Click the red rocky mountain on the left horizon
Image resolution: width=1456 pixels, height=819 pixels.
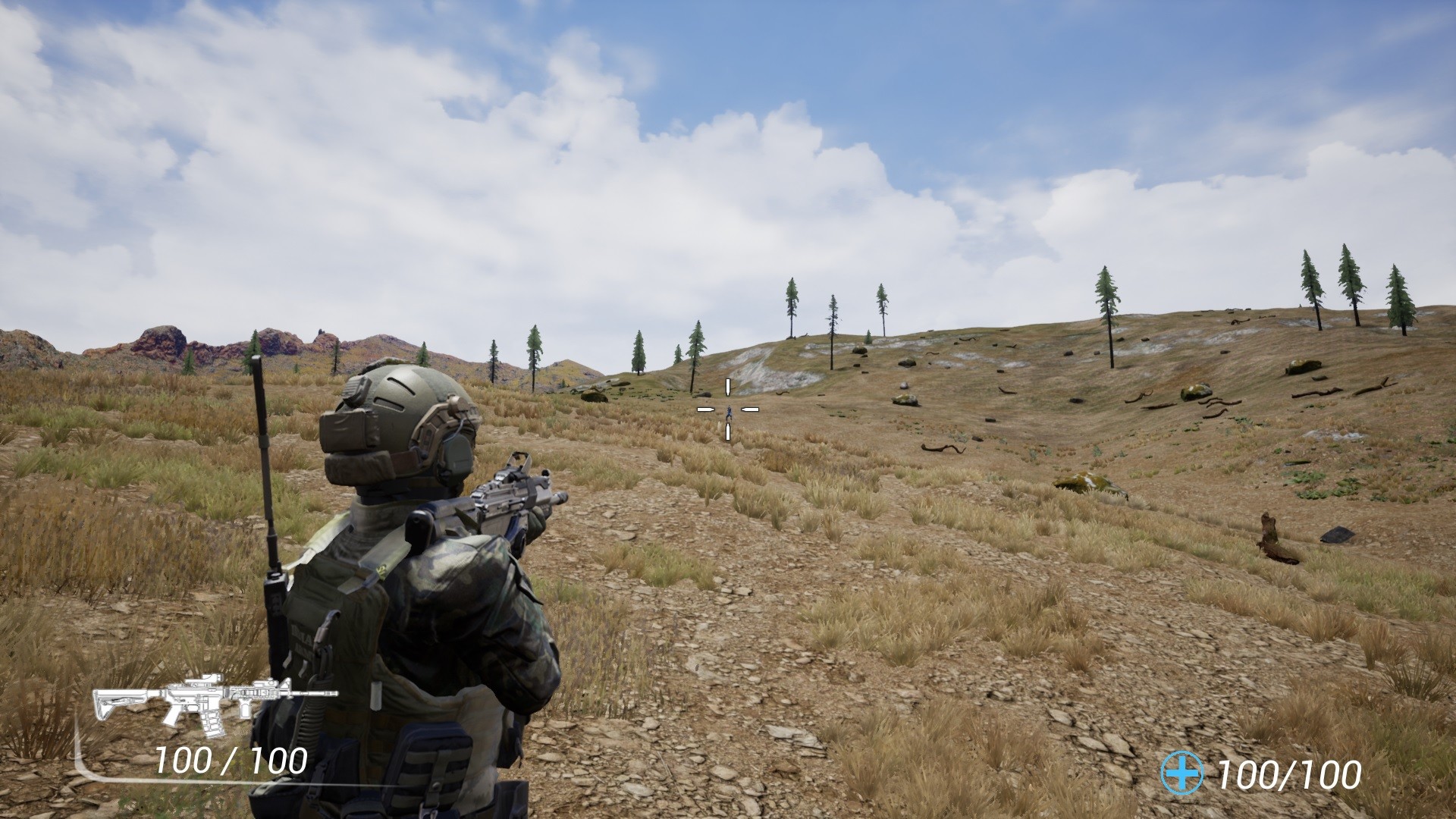pos(163,341)
